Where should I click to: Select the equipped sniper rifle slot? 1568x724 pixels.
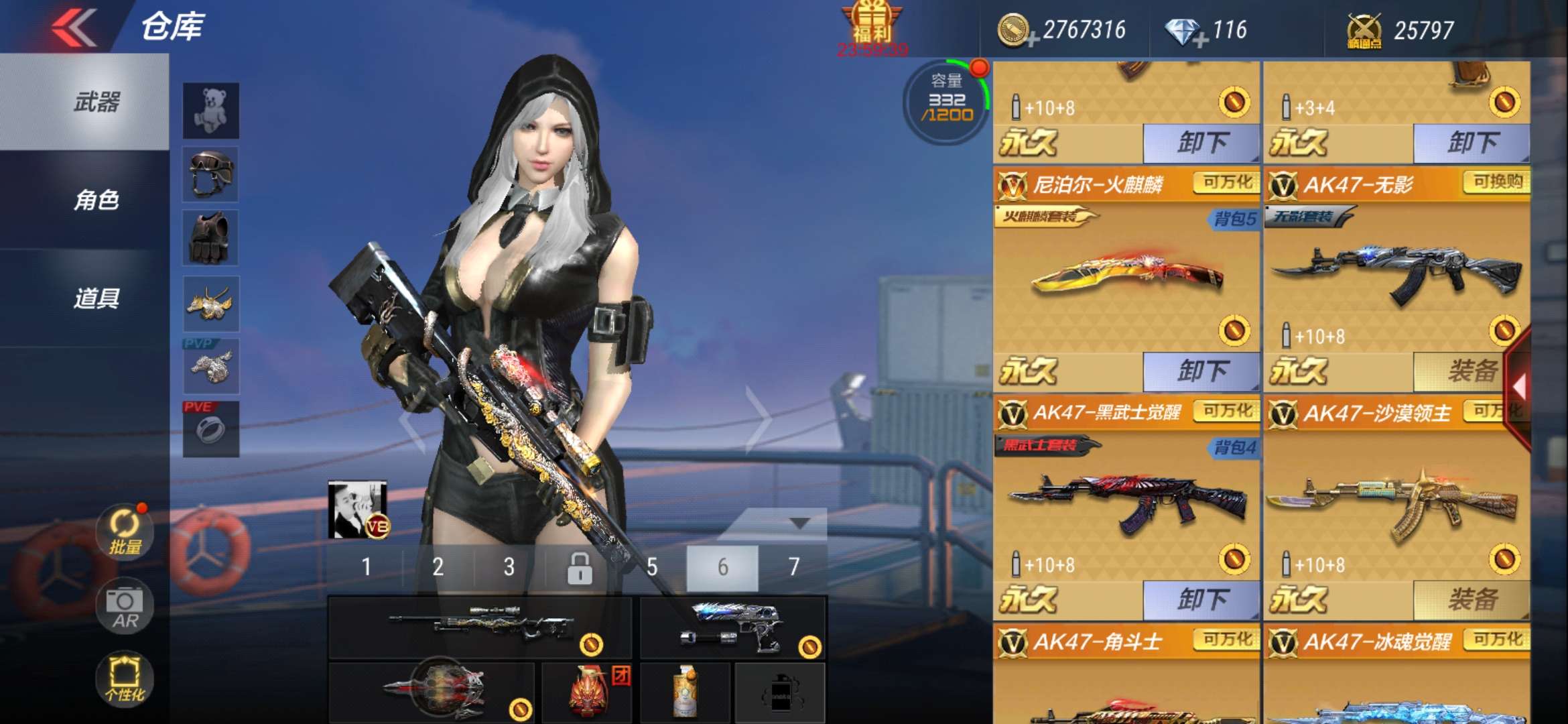click(480, 627)
